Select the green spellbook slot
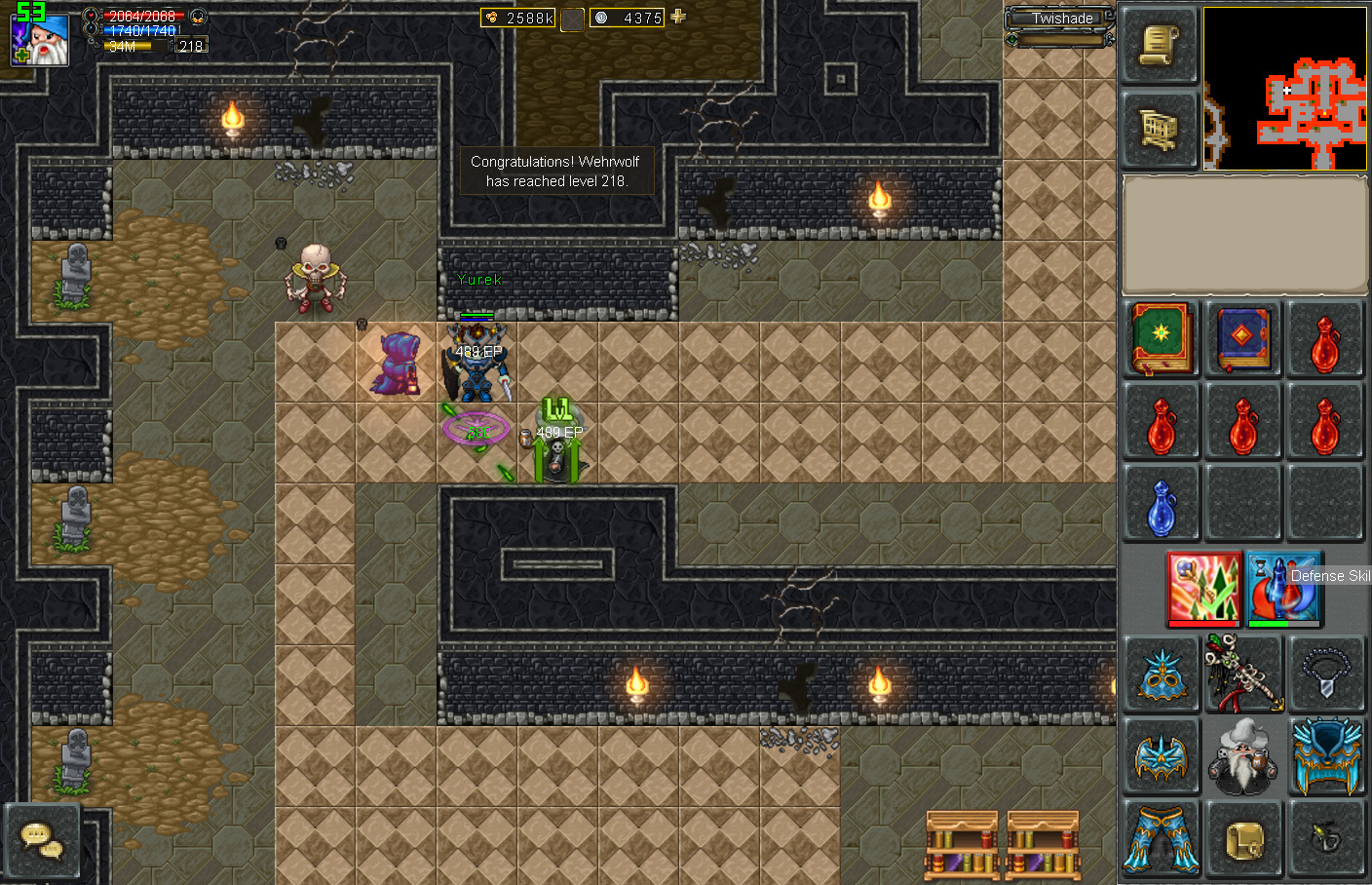 (x=1162, y=339)
